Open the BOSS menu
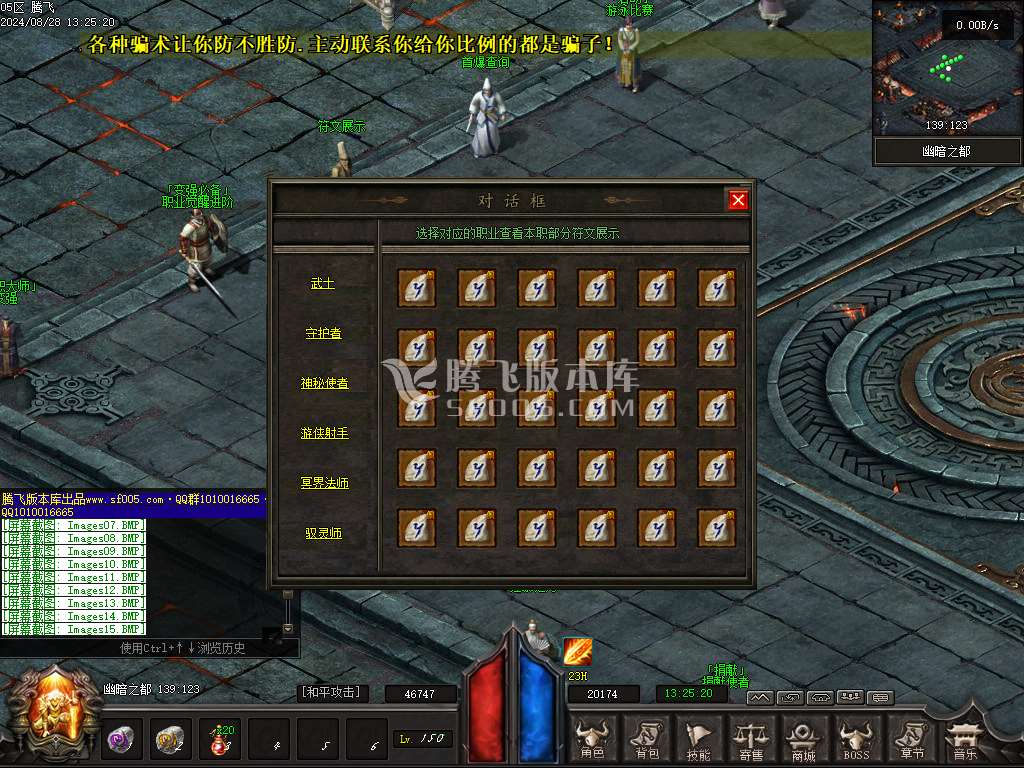Viewport: 1024px width, 768px height. (856, 739)
